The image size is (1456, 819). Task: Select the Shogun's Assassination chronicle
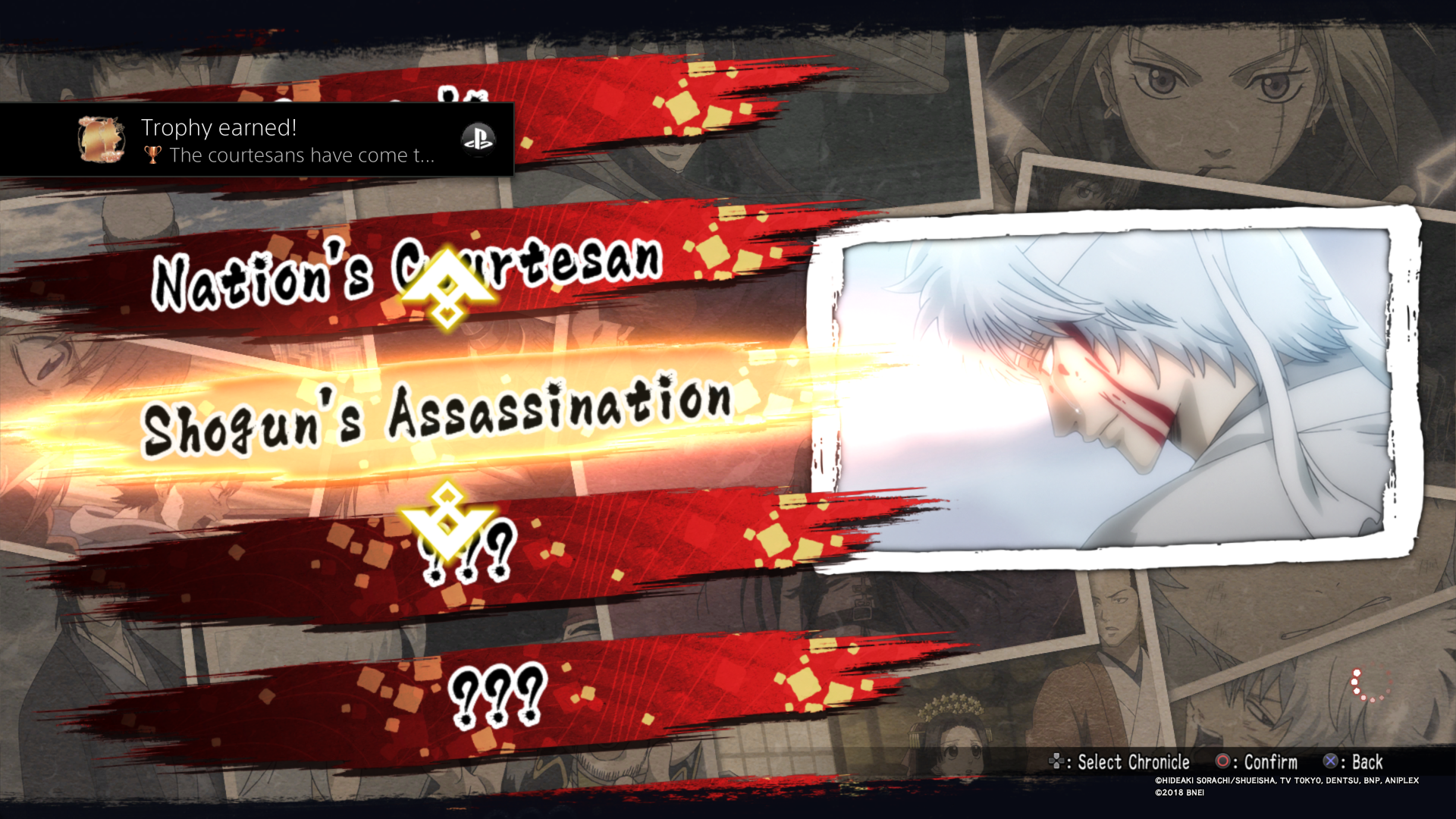440,413
